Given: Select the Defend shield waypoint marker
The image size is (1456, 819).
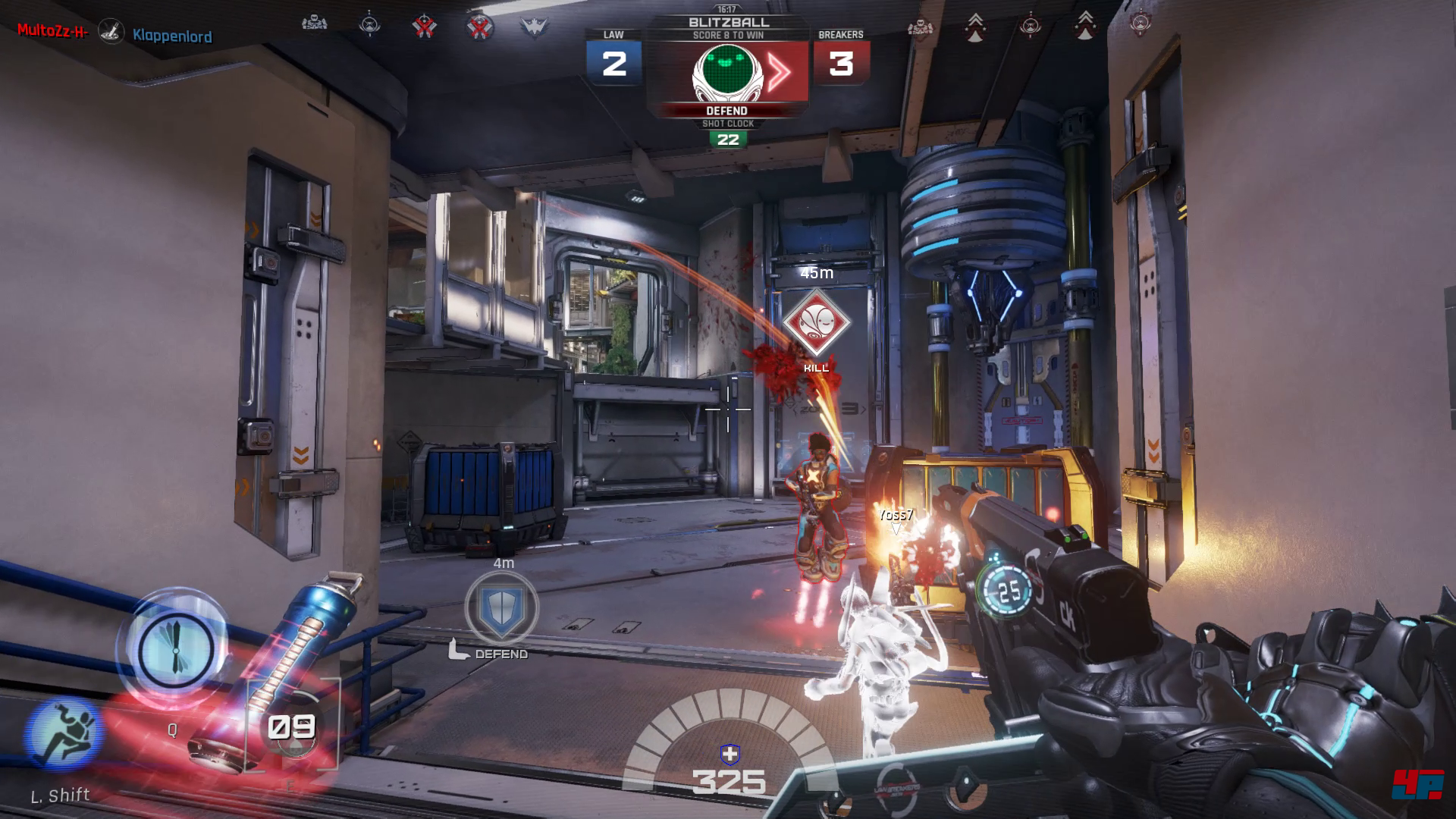Looking at the screenshot, I should pos(502,607).
